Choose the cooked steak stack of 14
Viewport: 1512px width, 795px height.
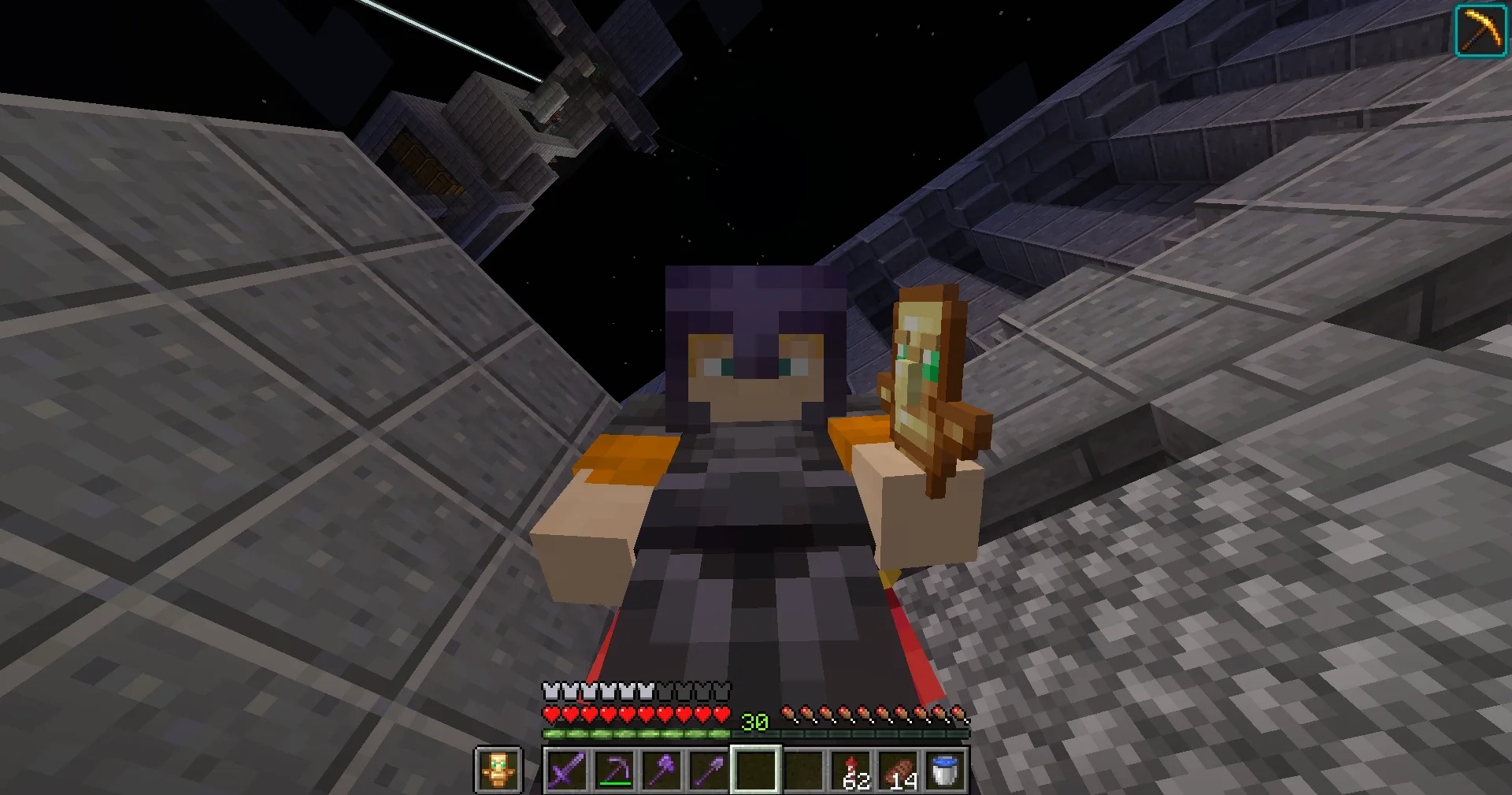click(899, 770)
